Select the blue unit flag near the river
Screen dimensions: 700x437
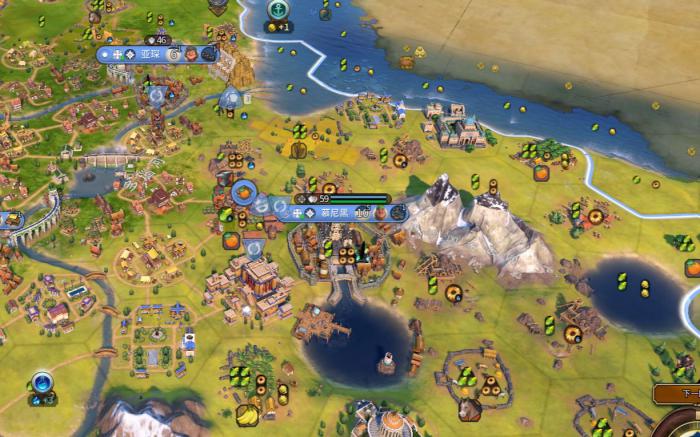42,381
